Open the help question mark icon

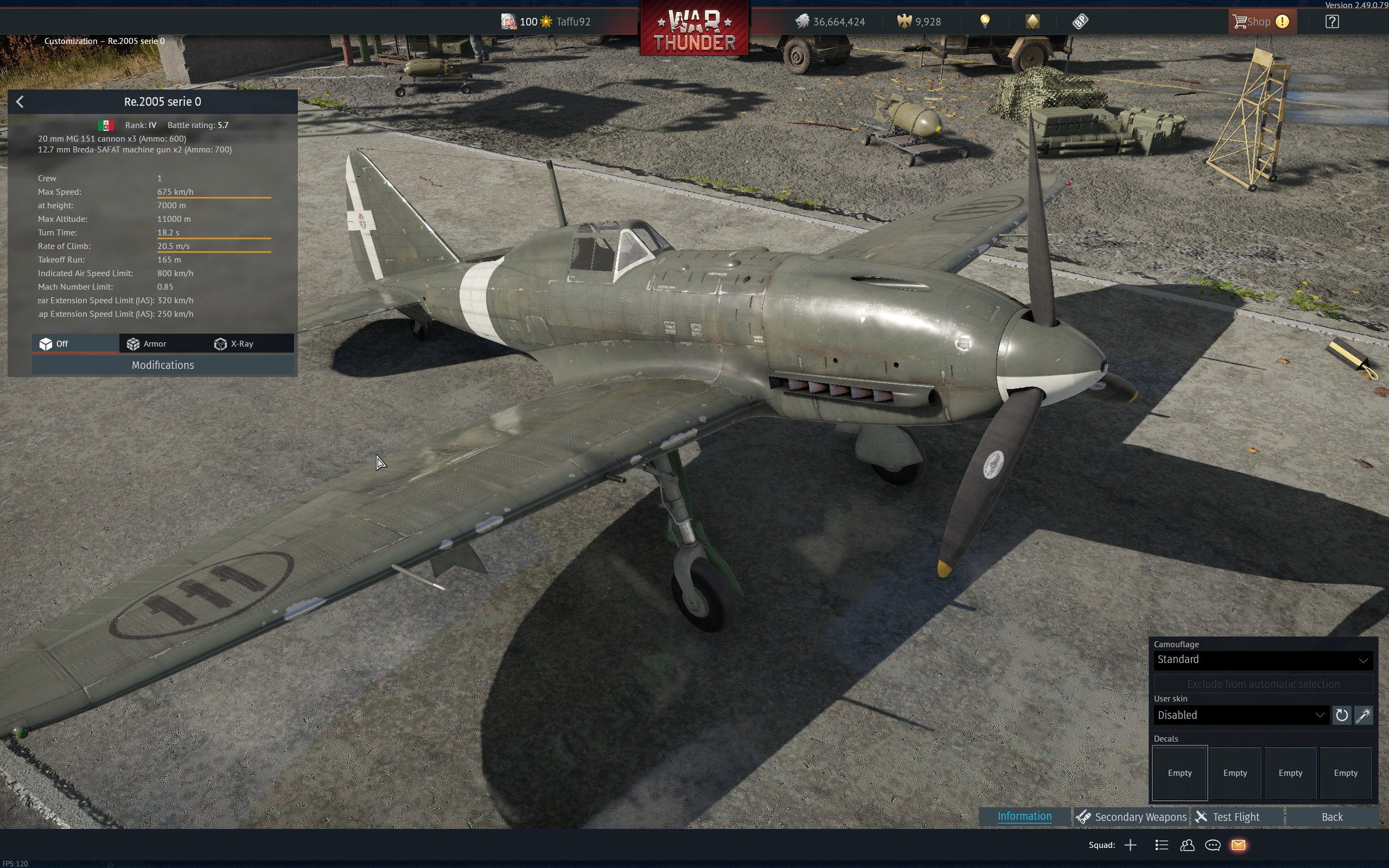click(1332, 22)
